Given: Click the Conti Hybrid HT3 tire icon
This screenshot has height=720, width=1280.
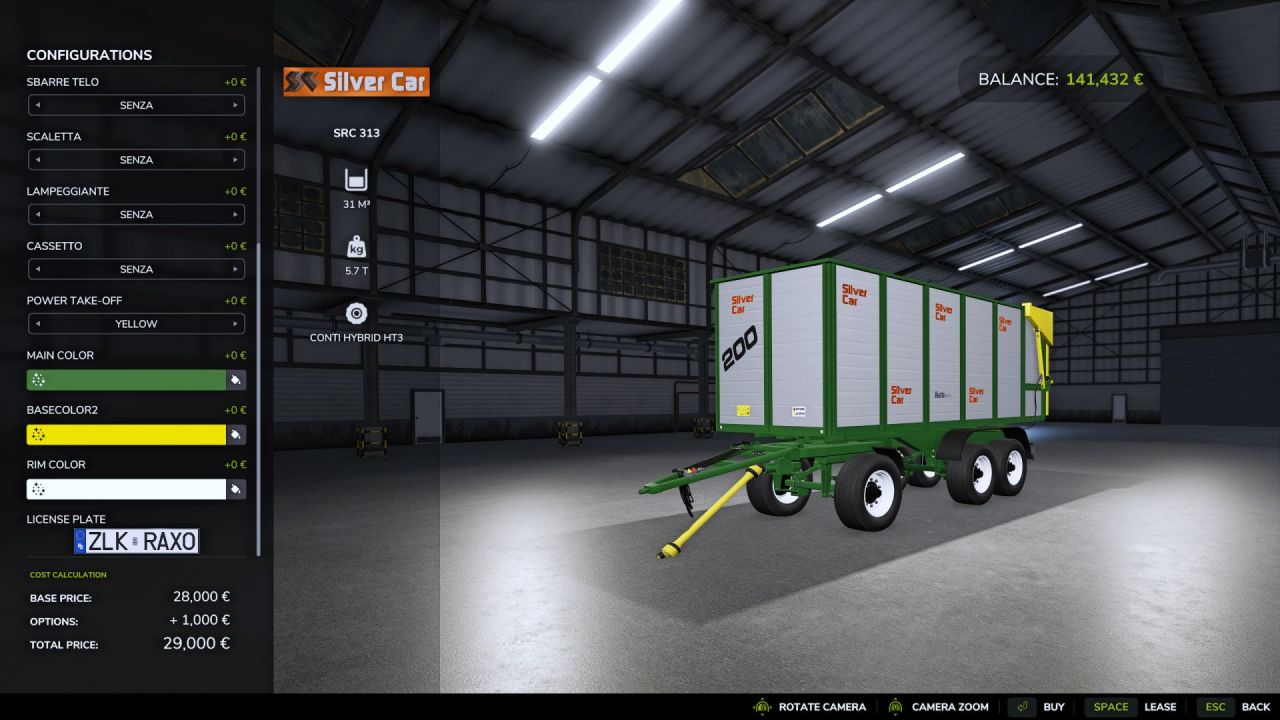Looking at the screenshot, I should 357,312.
